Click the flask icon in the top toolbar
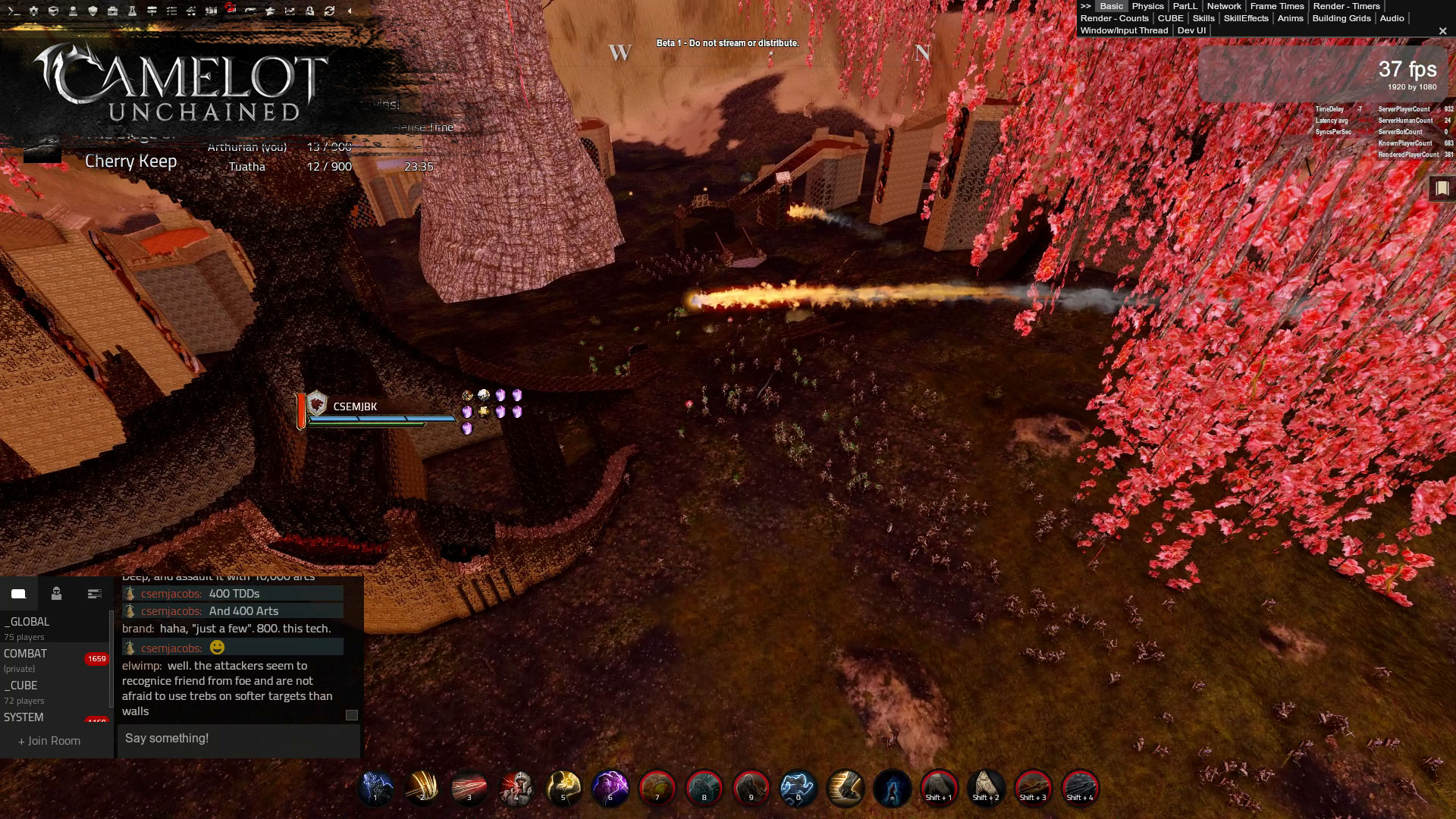This screenshot has width=1456, height=819. coord(132,11)
